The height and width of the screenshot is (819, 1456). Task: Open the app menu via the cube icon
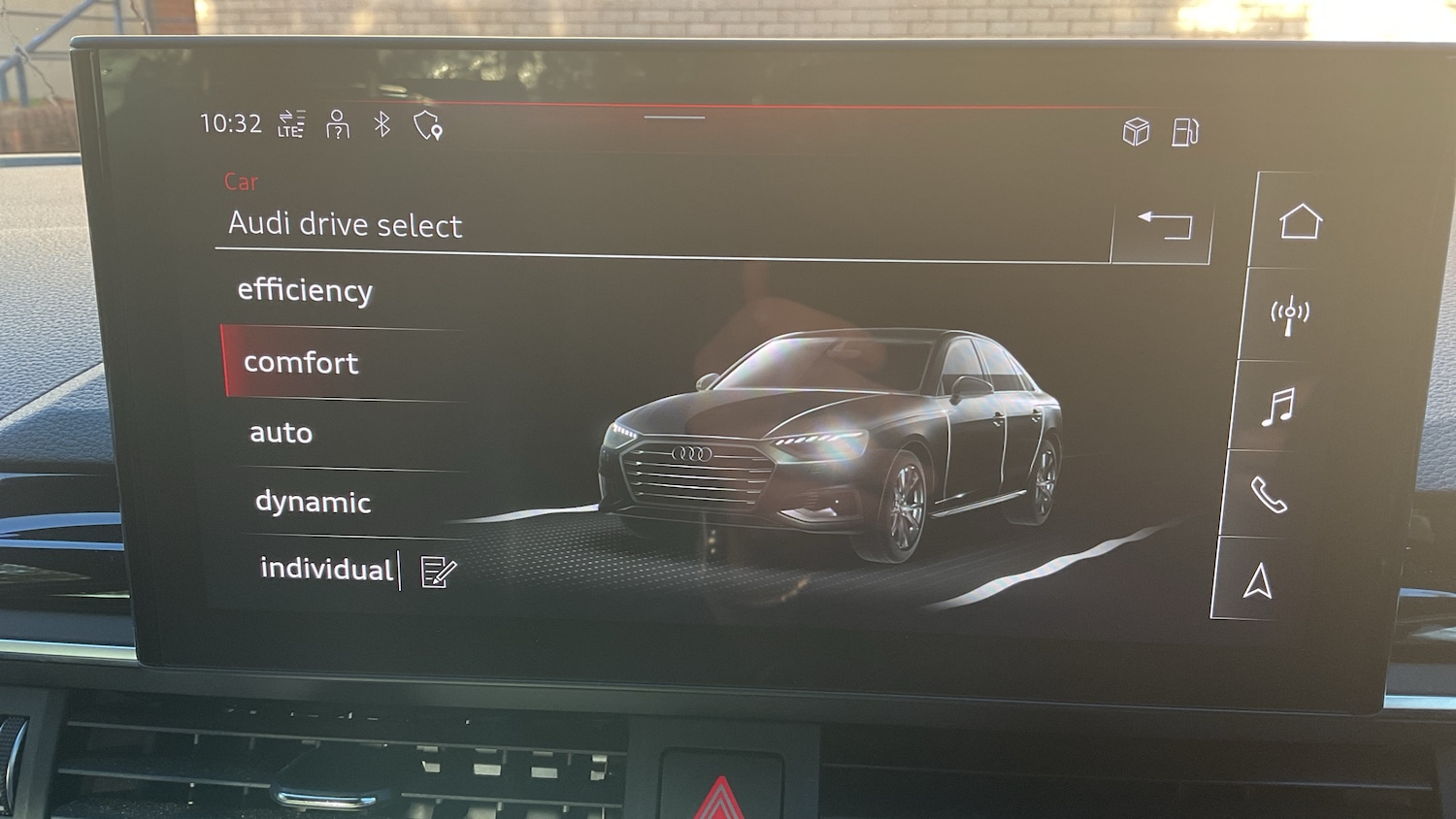tap(1136, 129)
